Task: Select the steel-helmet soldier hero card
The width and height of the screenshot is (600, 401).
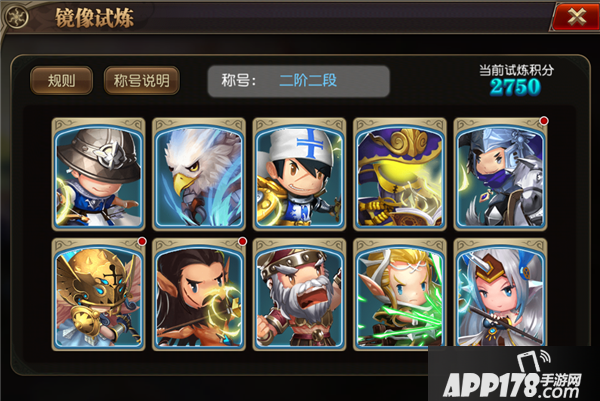Action: 99,174
